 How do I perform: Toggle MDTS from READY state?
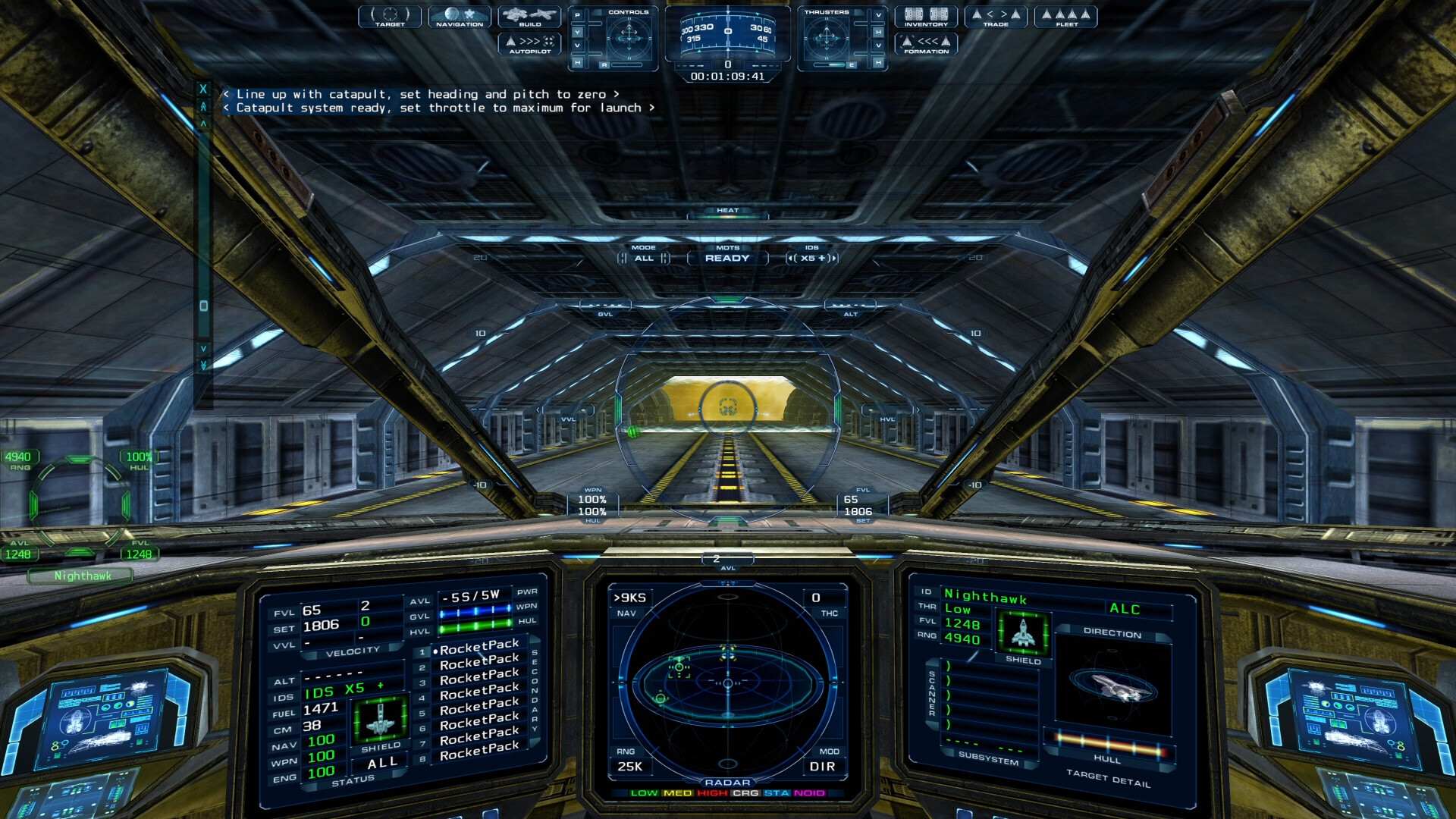point(729,258)
